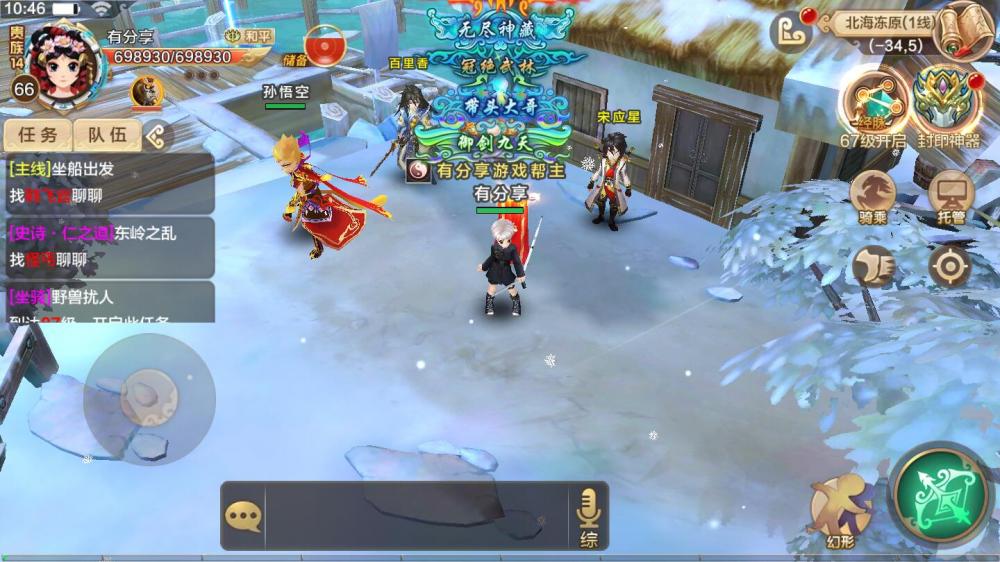Switch to the 任务 quest tab
Screen dimensions: 1000x562
pos(37,135)
